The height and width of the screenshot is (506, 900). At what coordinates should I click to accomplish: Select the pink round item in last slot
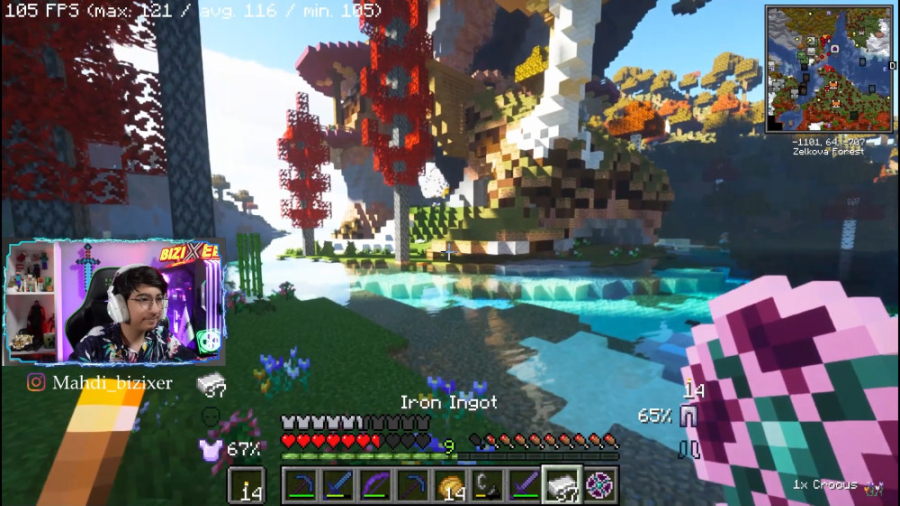pyautogui.click(x=600, y=485)
